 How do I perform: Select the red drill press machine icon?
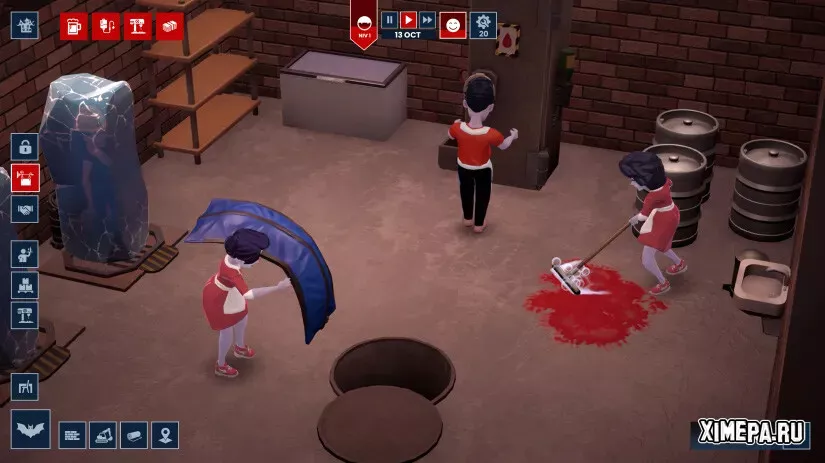[x=137, y=26]
